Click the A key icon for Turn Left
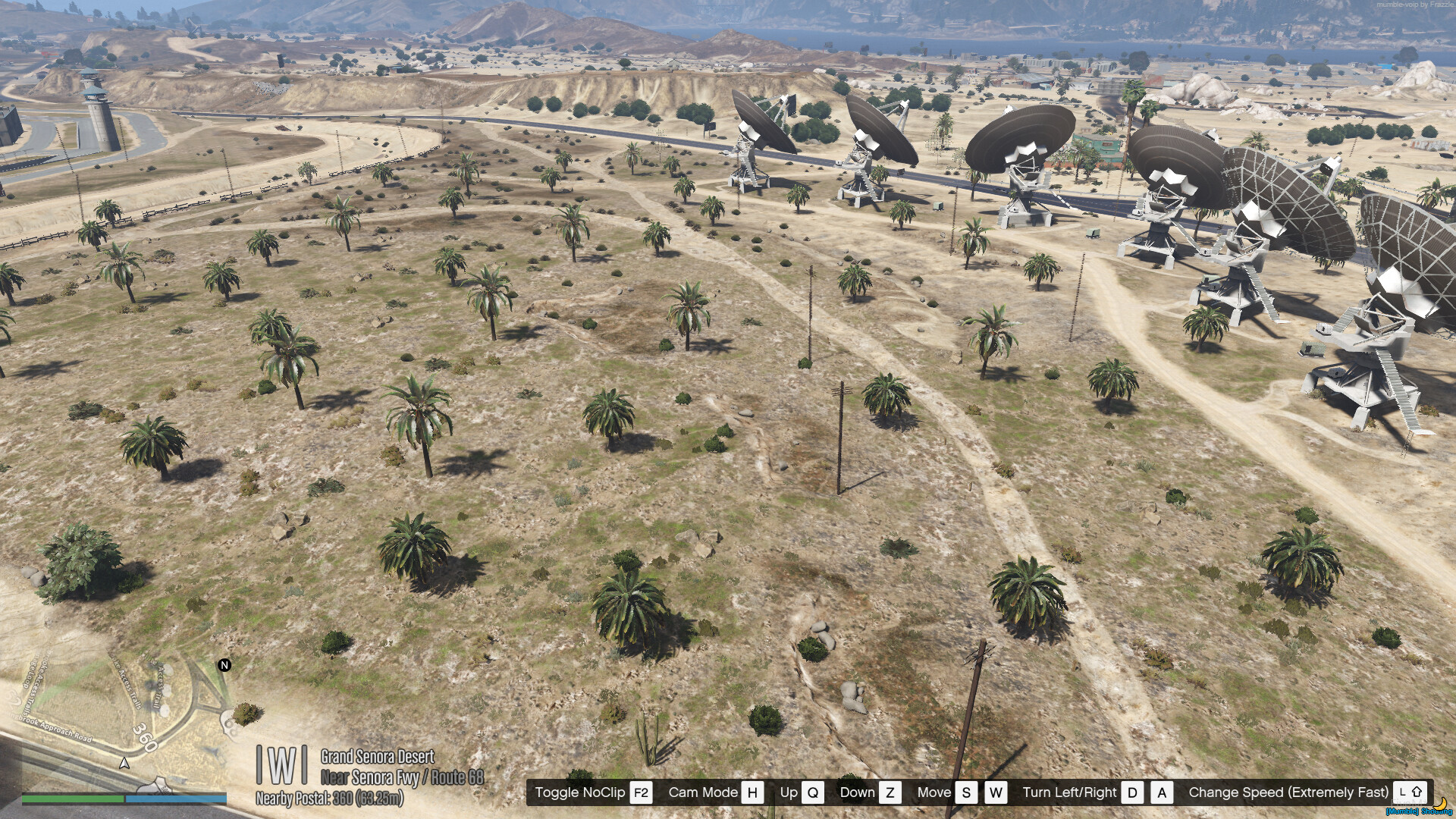 (x=1161, y=792)
